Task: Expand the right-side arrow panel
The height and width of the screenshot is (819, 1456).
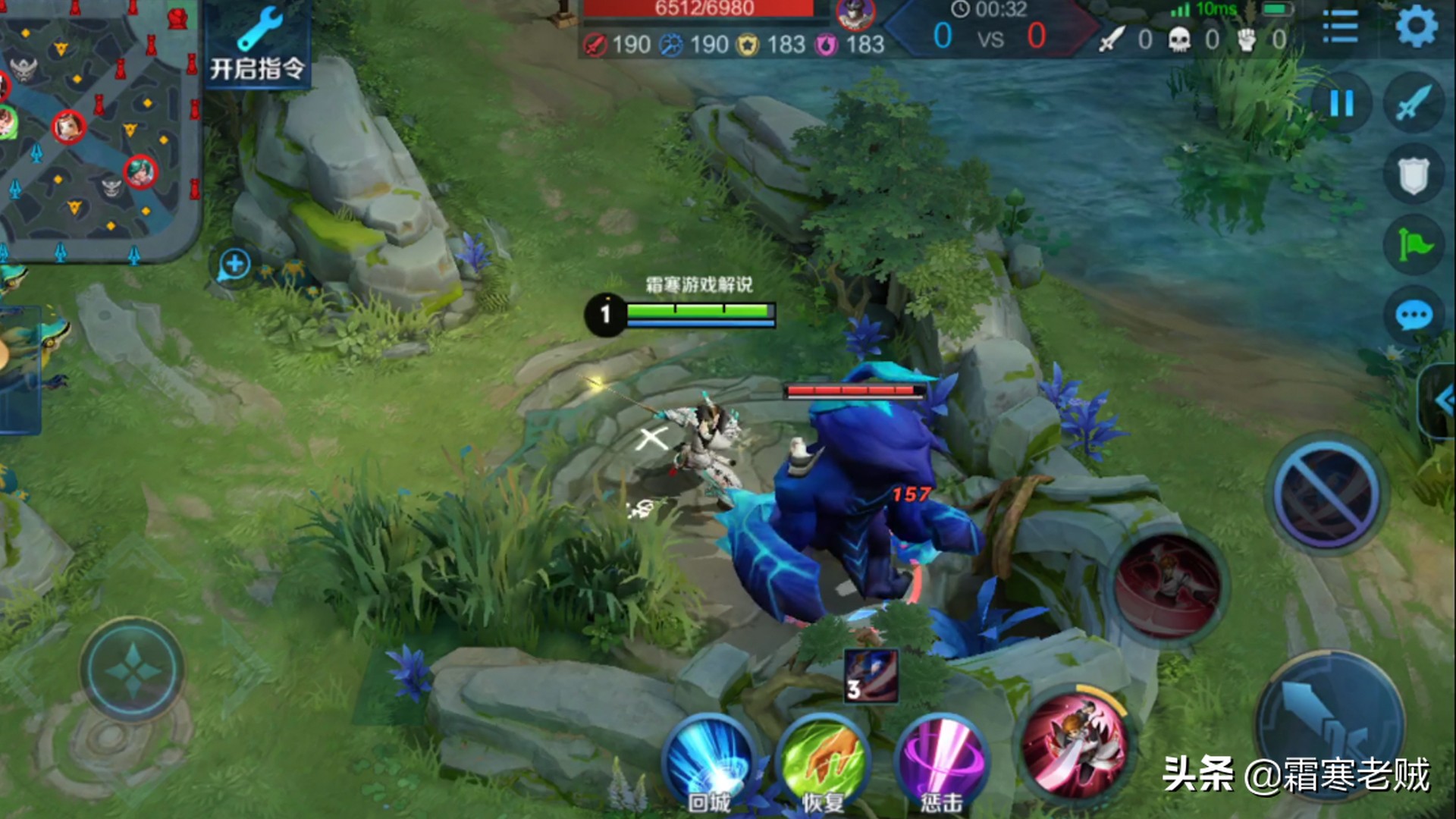Action: point(1441,400)
